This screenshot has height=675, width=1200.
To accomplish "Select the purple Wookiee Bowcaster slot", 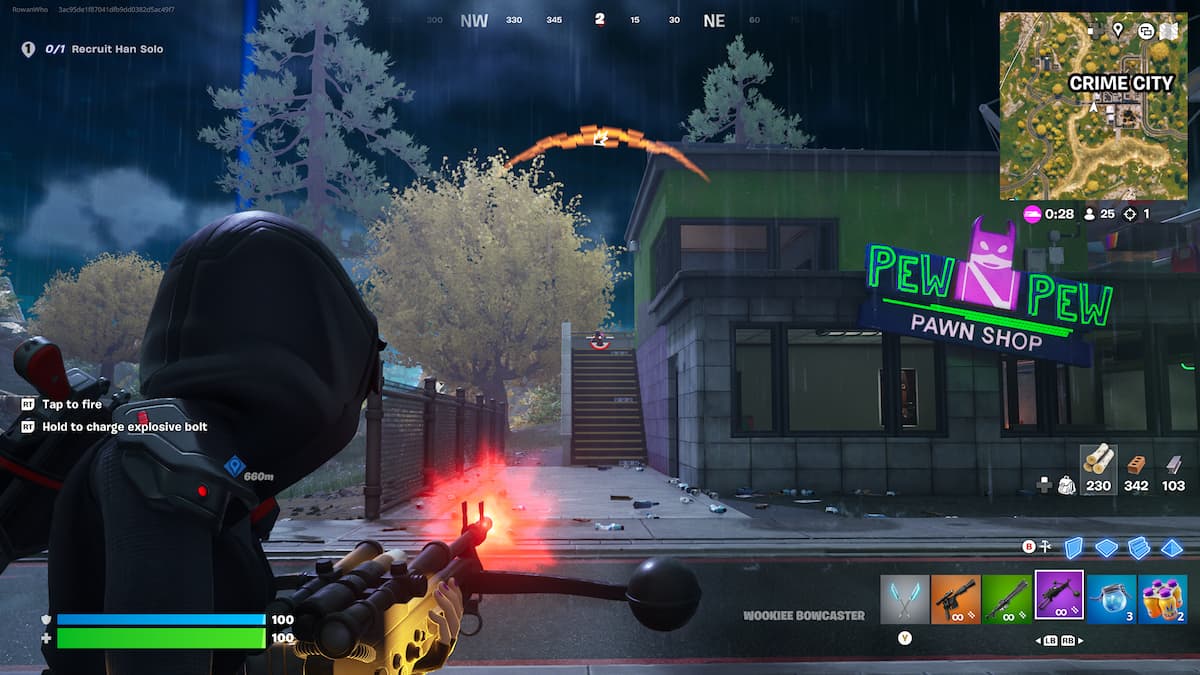I will click(1059, 596).
